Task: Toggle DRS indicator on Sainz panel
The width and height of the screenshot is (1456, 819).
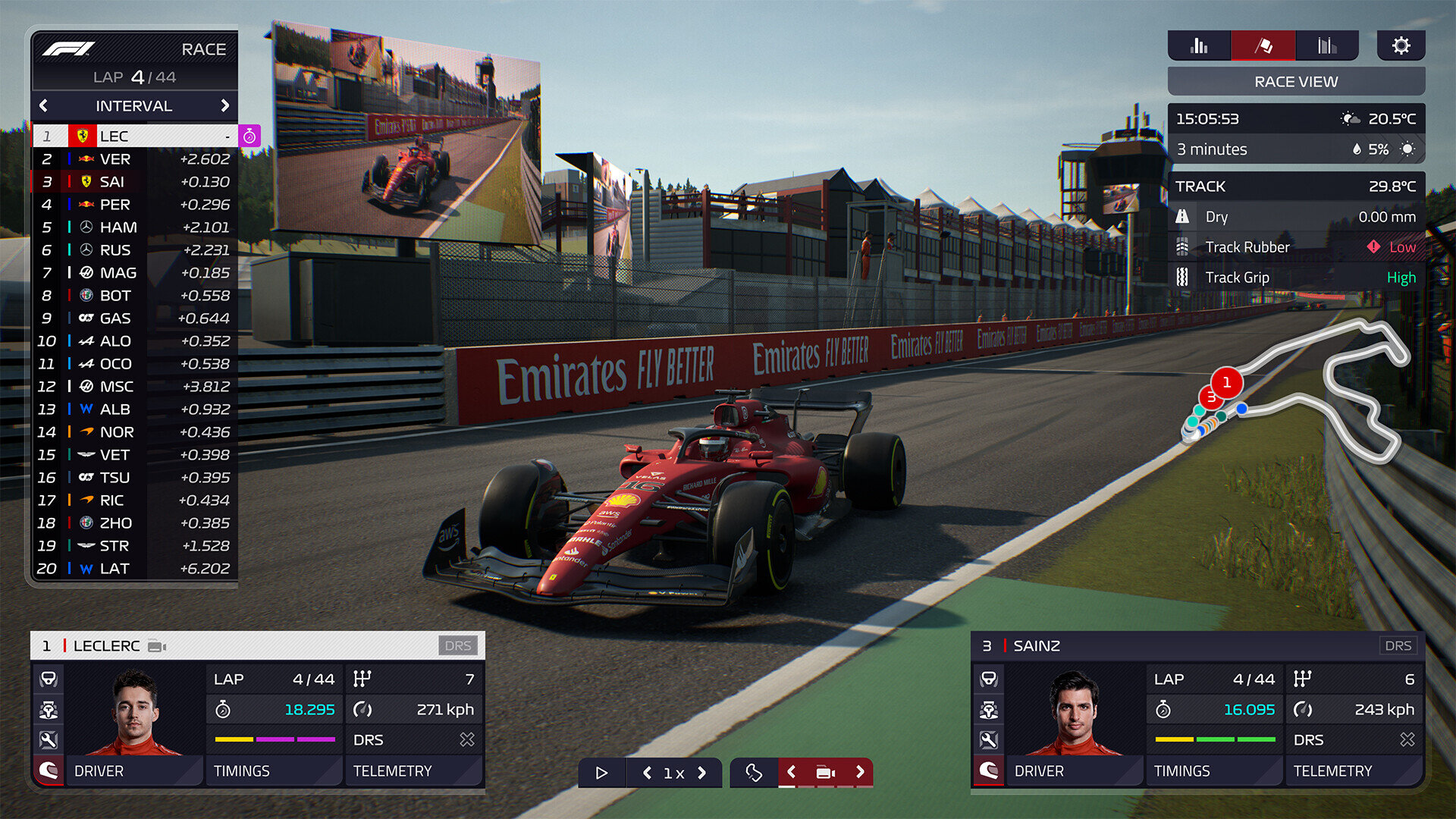Action: [1399, 645]
